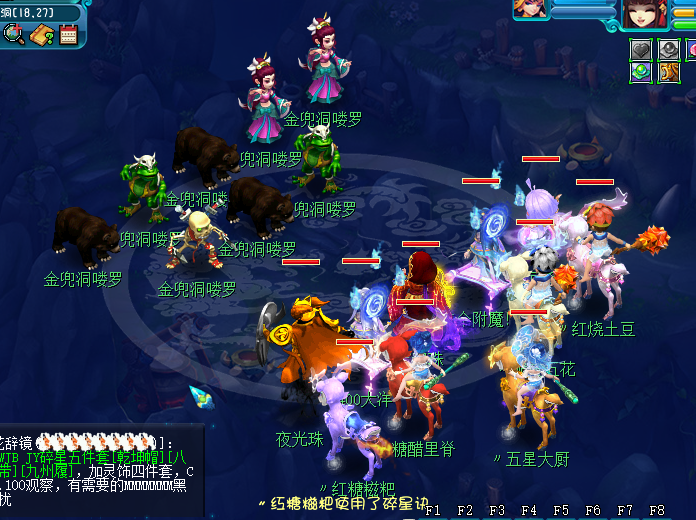Select the grey heart buff icon
696x520 pixels.
click(641, 49)
